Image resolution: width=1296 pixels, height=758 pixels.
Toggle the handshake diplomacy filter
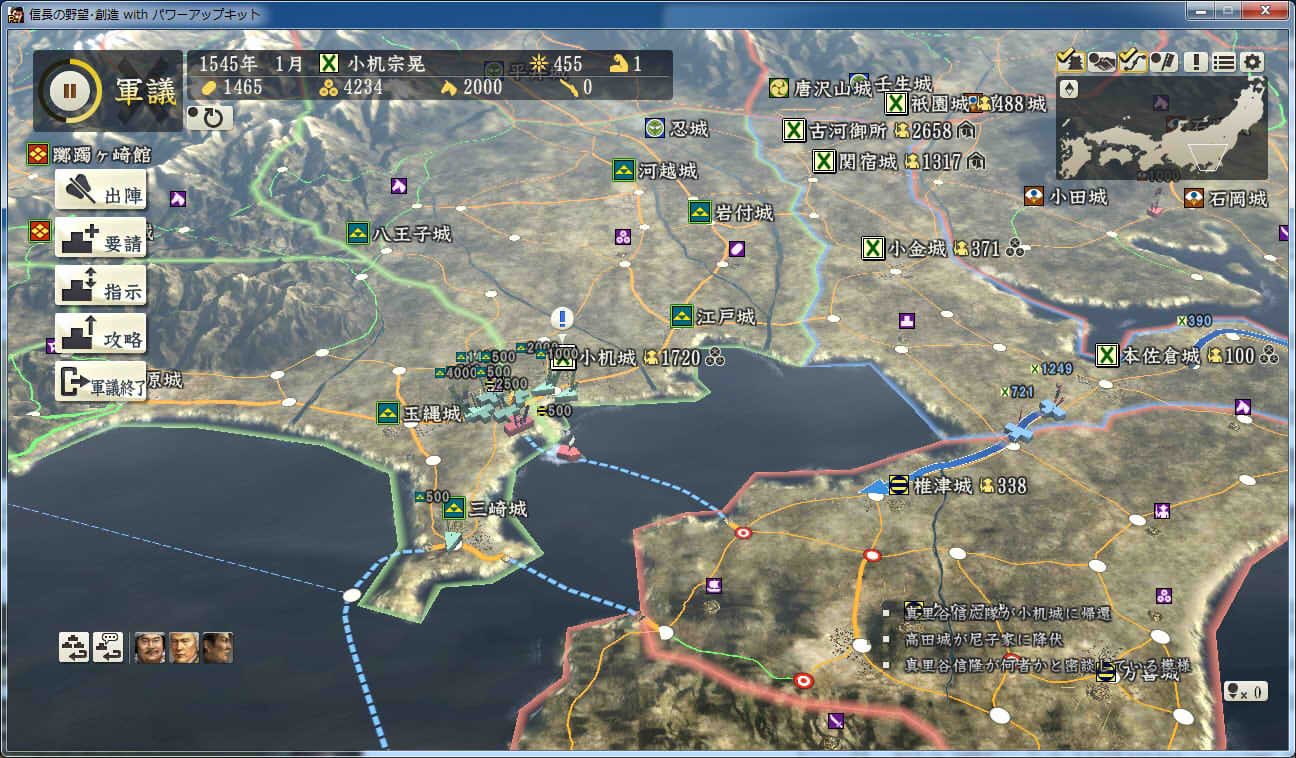(1102, 62)
